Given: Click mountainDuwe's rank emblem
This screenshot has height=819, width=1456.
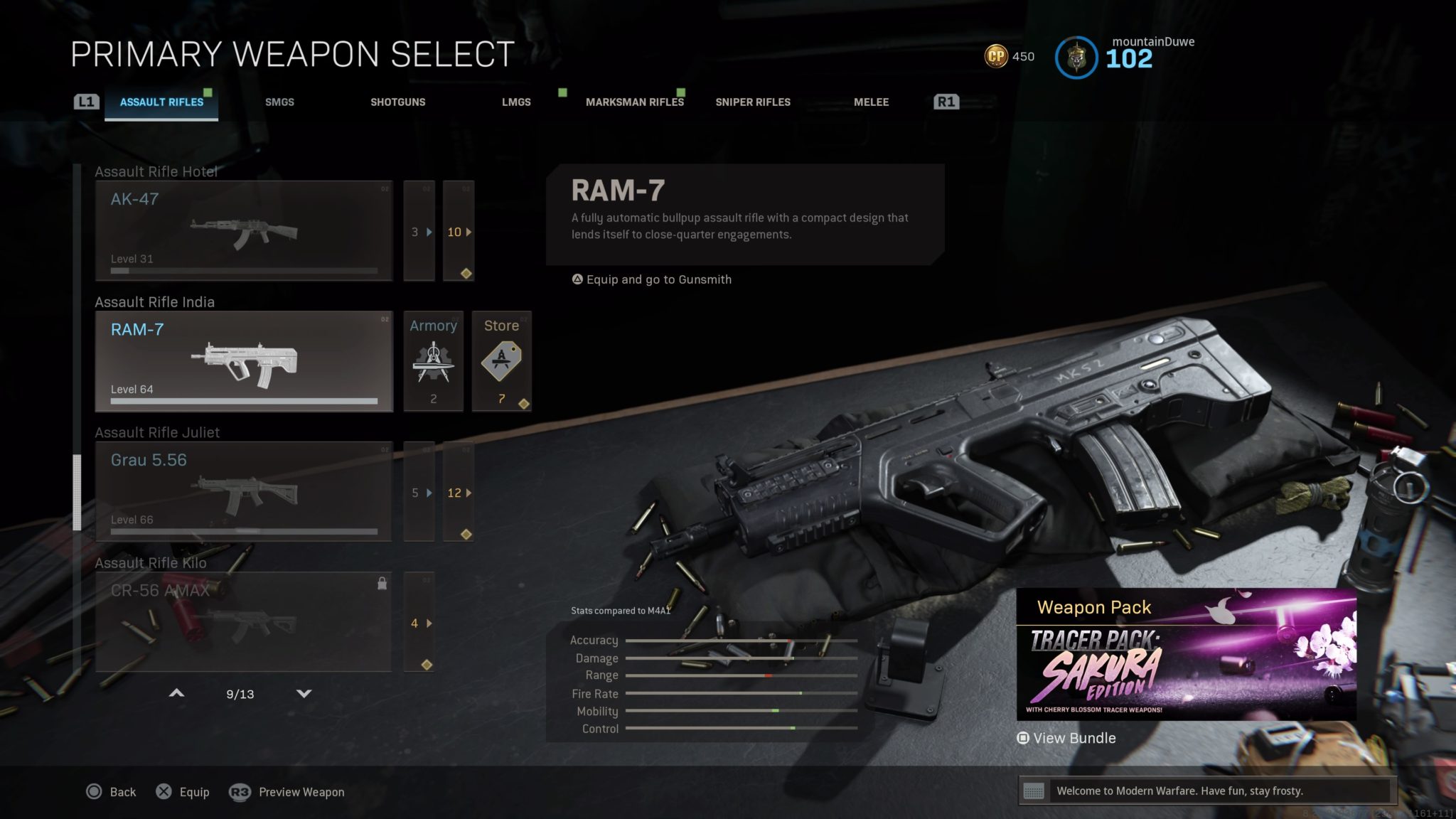Looking at the screenshot, I should click(x=1076, y=58).
